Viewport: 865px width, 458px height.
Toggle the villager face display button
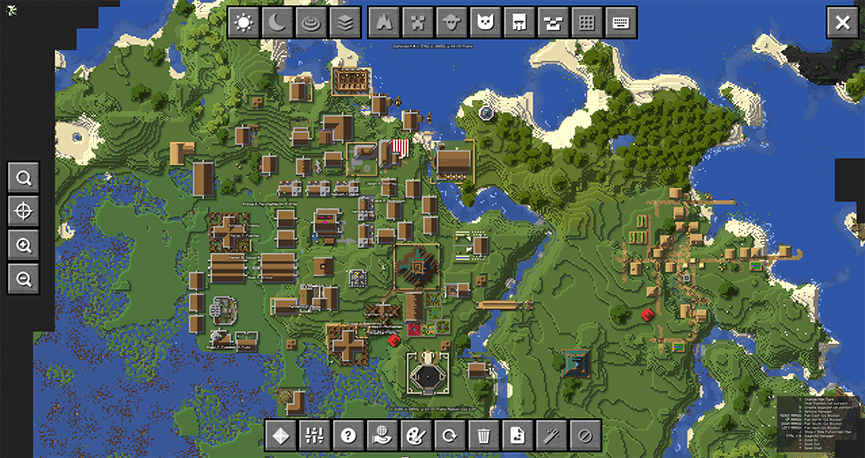[452, 23]
